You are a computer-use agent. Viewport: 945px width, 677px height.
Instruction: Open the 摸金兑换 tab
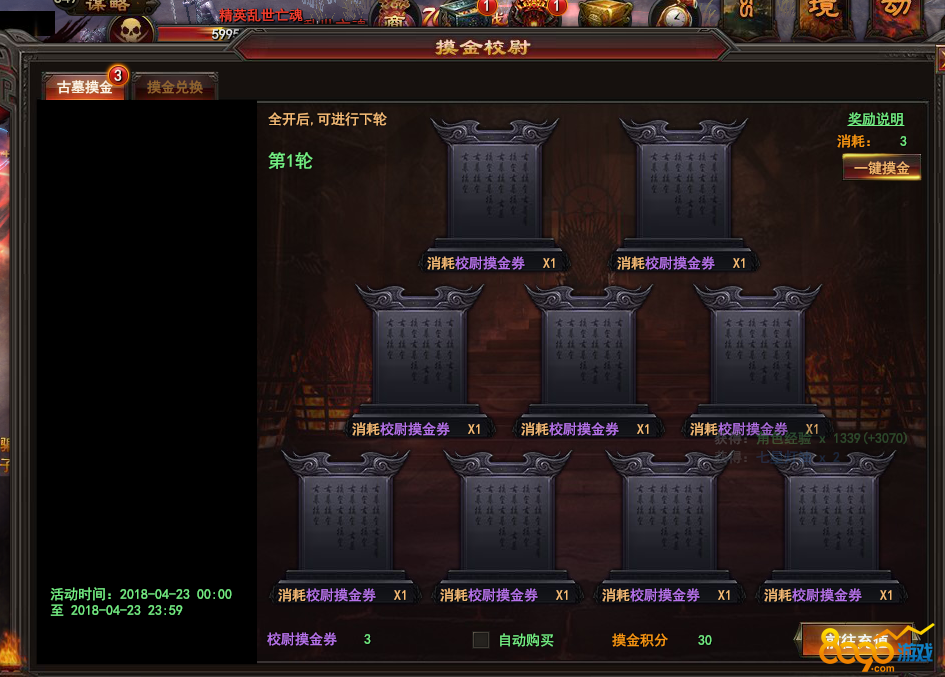coord(175,87)
